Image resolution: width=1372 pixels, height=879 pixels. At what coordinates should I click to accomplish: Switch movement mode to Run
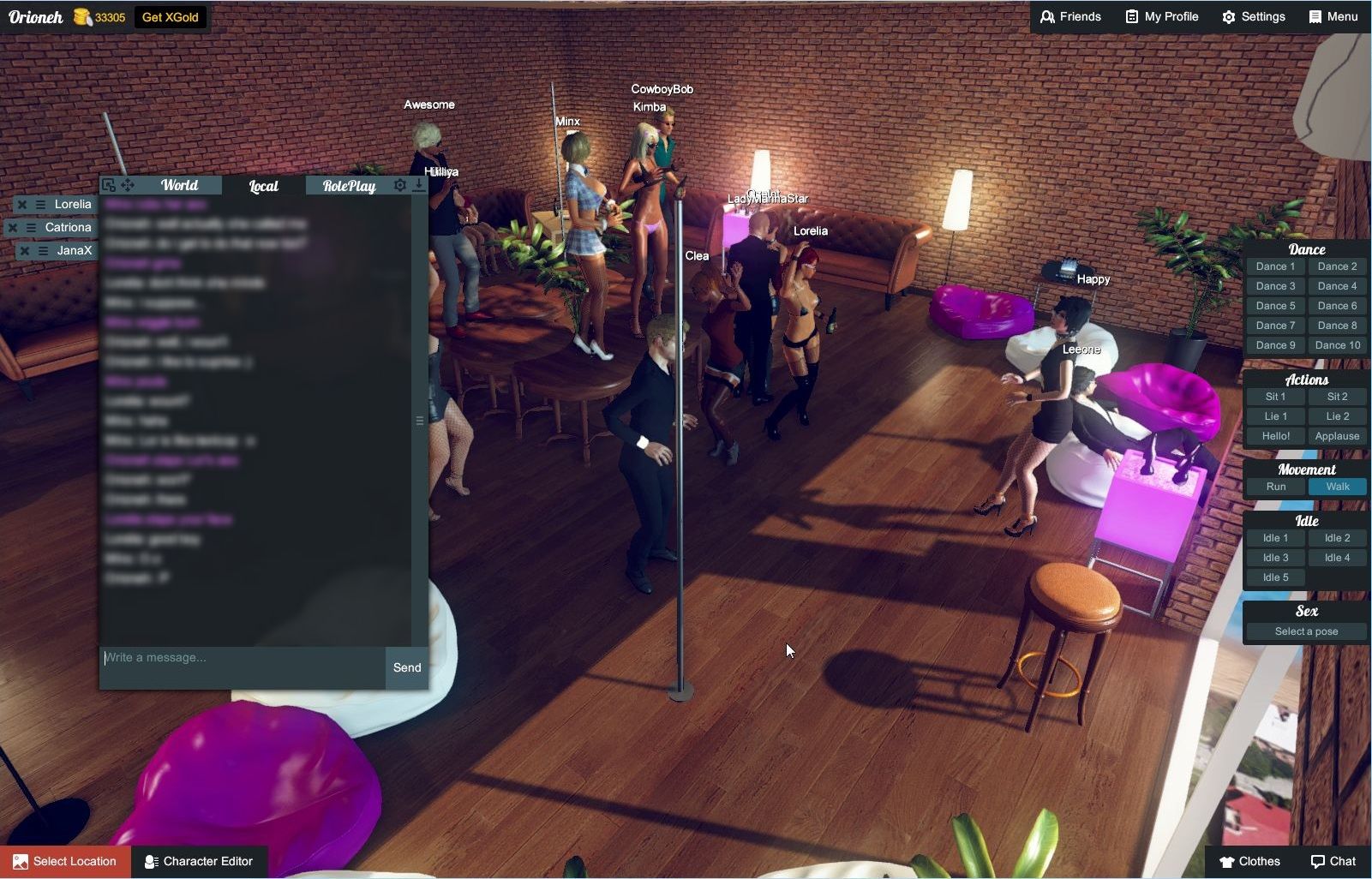[x=1274, y=486]
